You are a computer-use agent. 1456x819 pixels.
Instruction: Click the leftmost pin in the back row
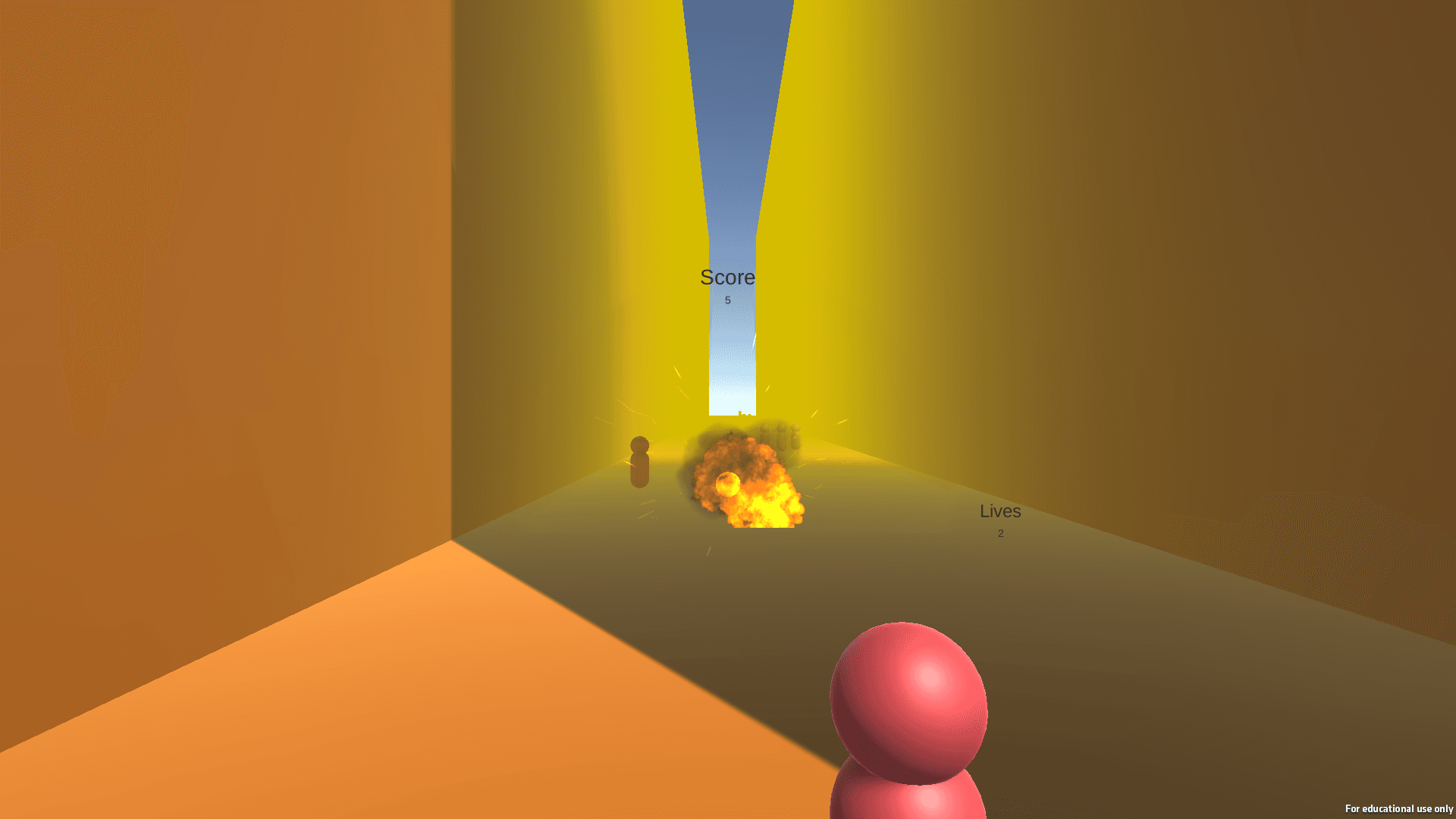pos(766,436)
